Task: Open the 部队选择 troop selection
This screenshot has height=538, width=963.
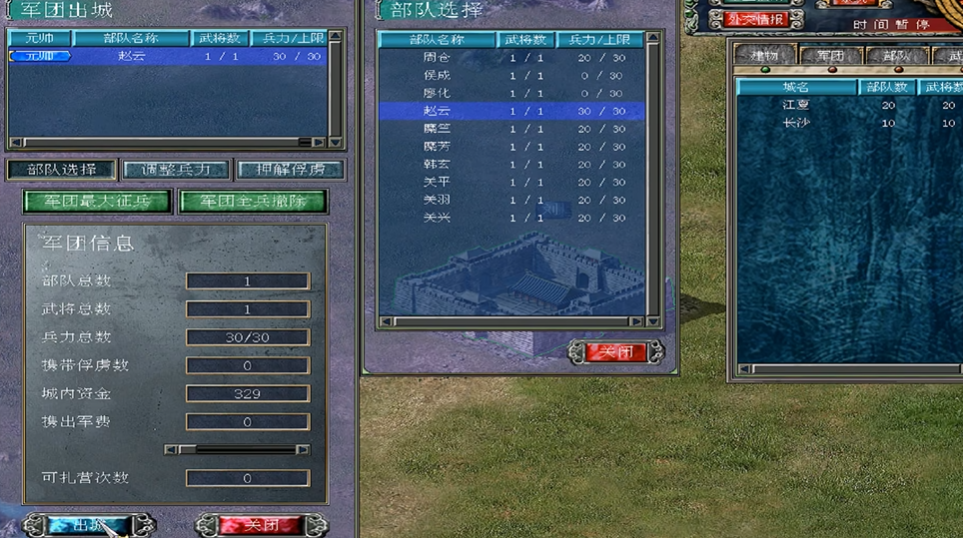Action: pyautogui.click(x=61, y=170)
